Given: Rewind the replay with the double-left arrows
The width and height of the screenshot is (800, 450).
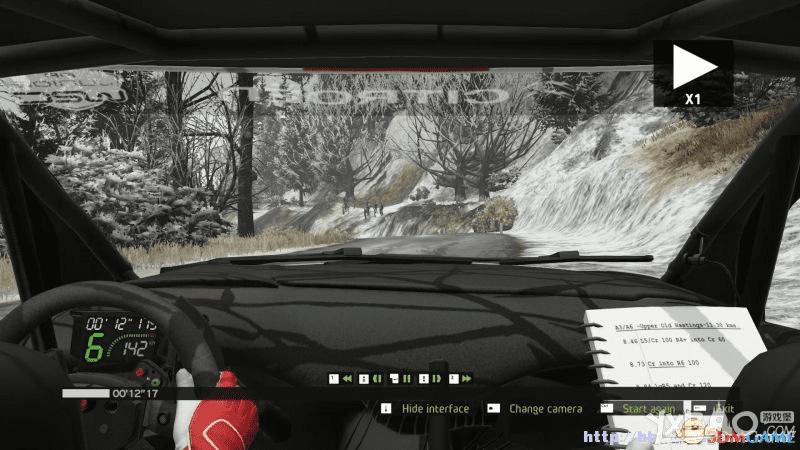Looking at the screenshot, I should point(346,379).
